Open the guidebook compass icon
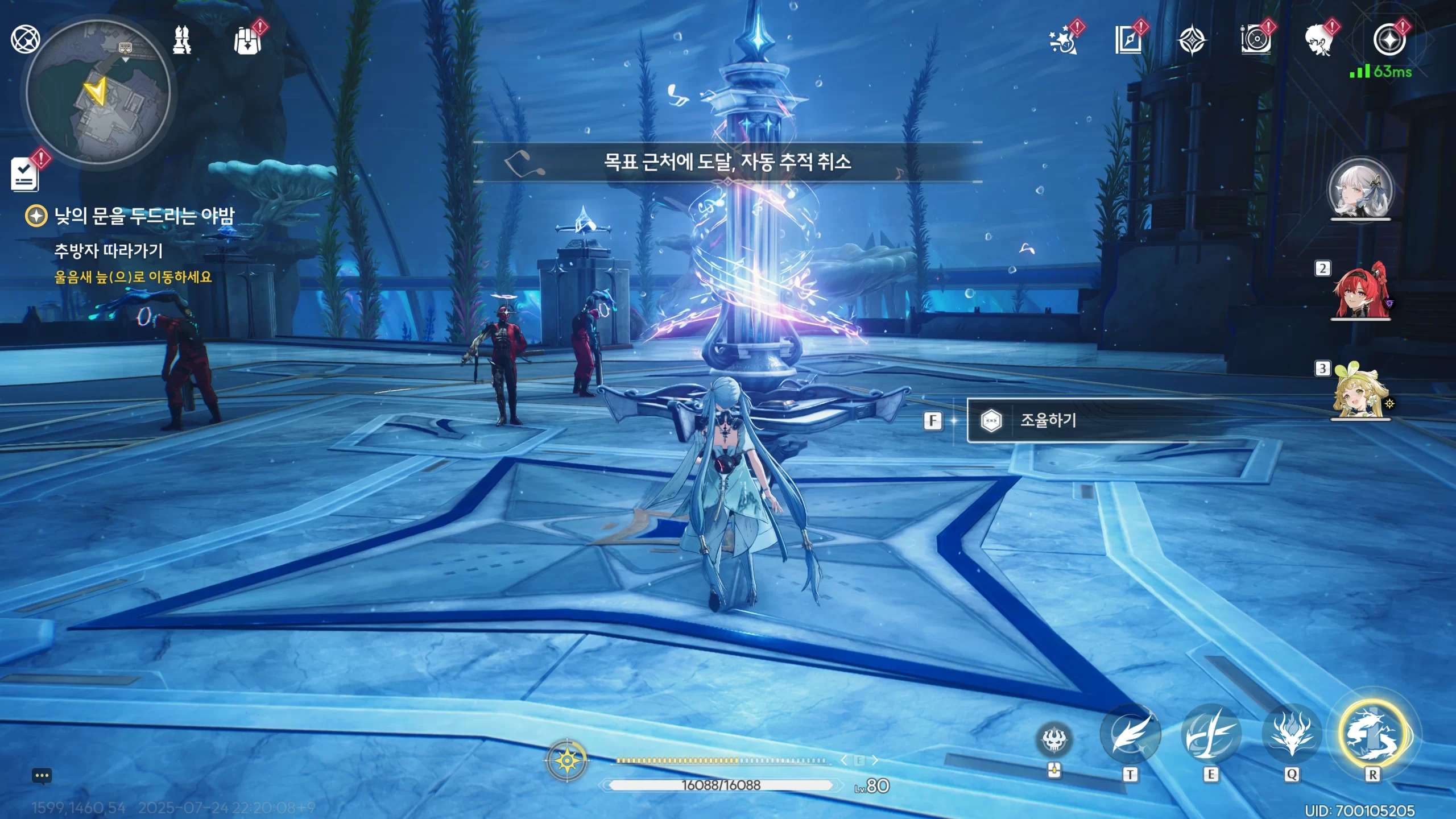This screenshot has height=819, width=1456. (x=1128, y=40)
